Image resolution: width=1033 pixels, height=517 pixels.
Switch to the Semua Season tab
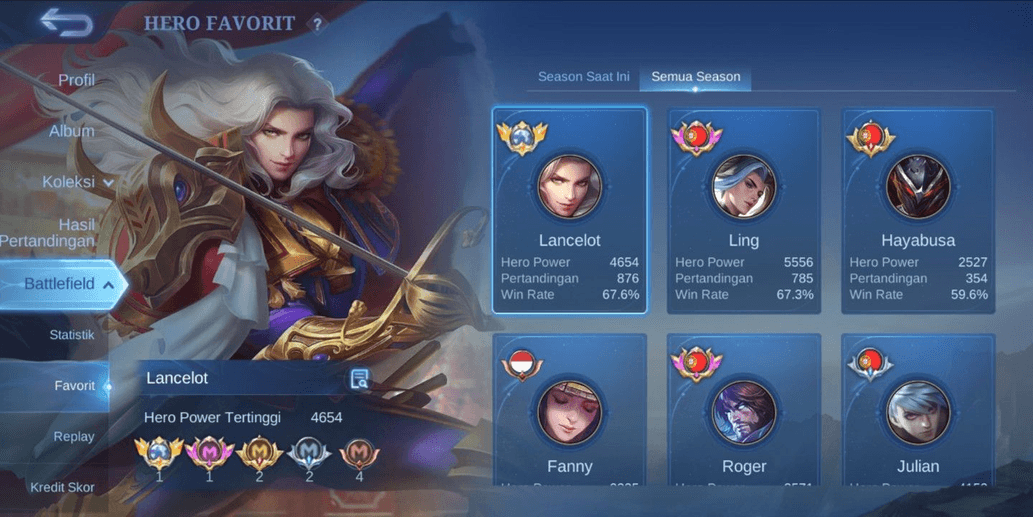696,77
